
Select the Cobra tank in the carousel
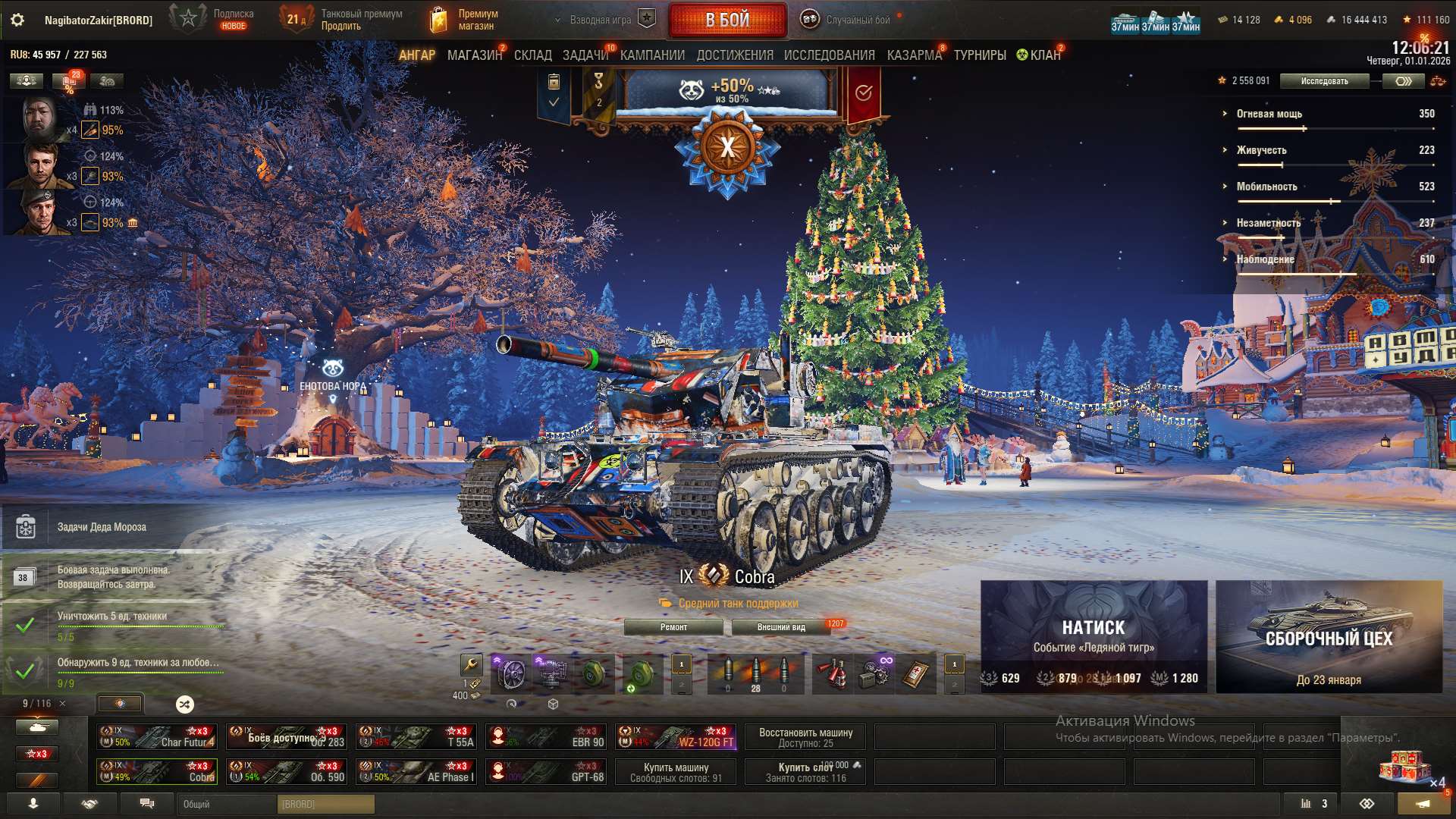click(157, 771)
